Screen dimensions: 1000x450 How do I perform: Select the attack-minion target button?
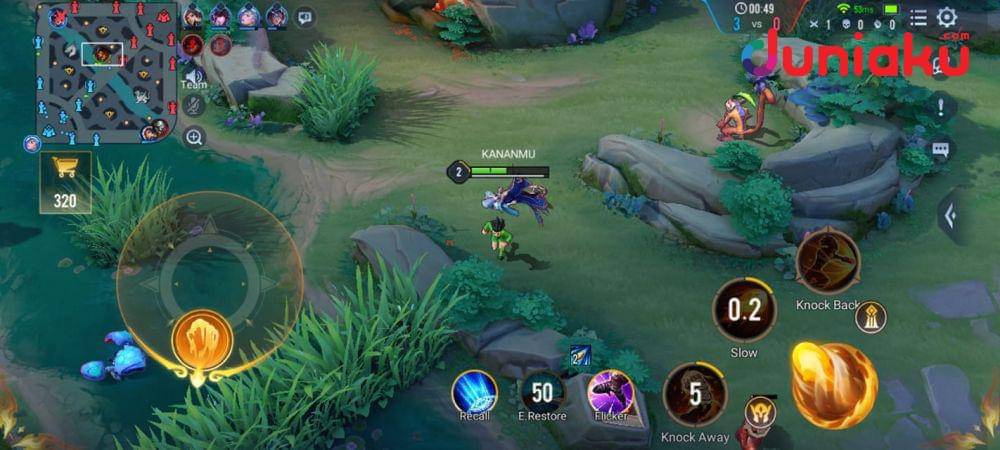pyautogui.click(x=760, y=412)
